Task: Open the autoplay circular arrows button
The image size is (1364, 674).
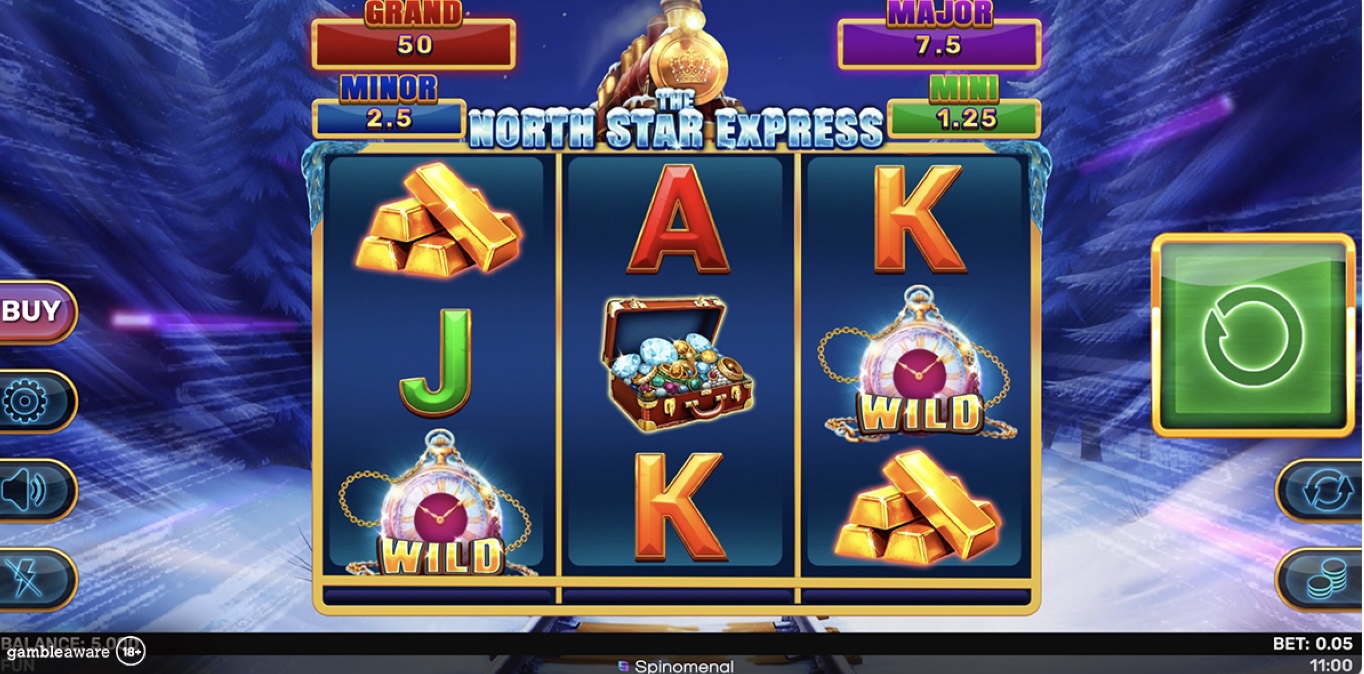Action: (1322, 490)
